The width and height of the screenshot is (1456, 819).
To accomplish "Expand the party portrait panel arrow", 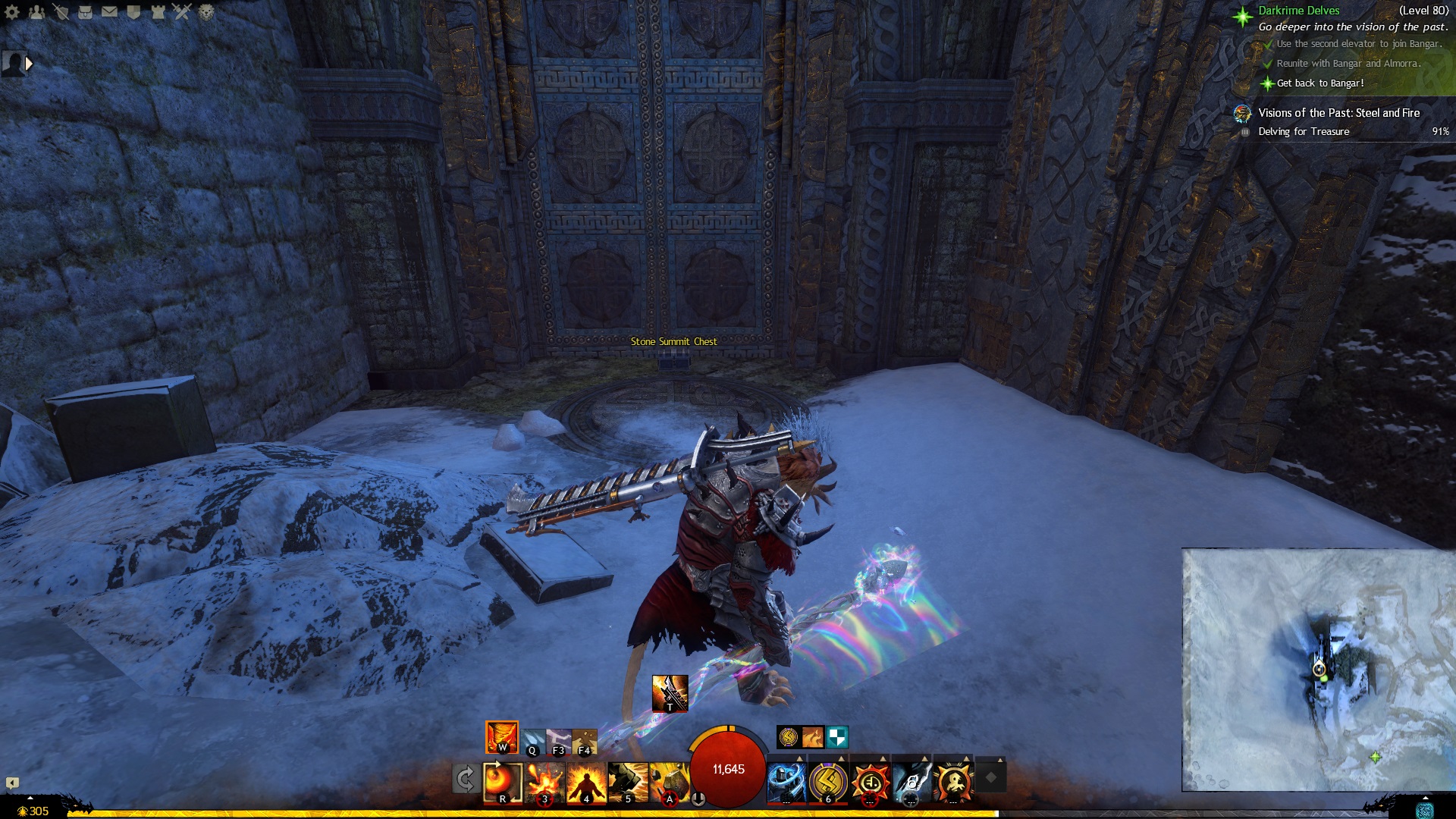I will click(29, 64).
